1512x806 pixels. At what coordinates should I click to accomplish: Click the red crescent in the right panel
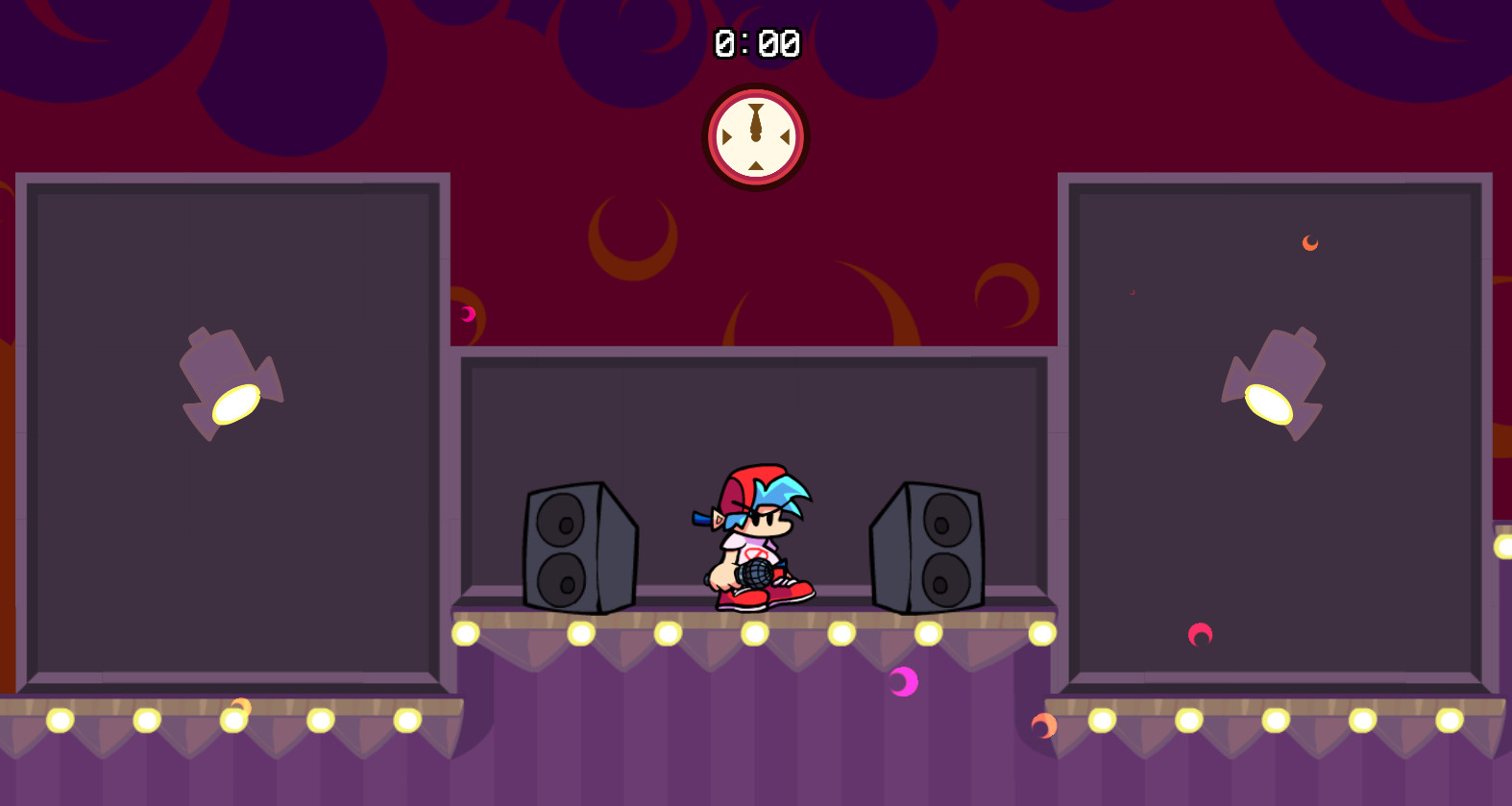1200,634
